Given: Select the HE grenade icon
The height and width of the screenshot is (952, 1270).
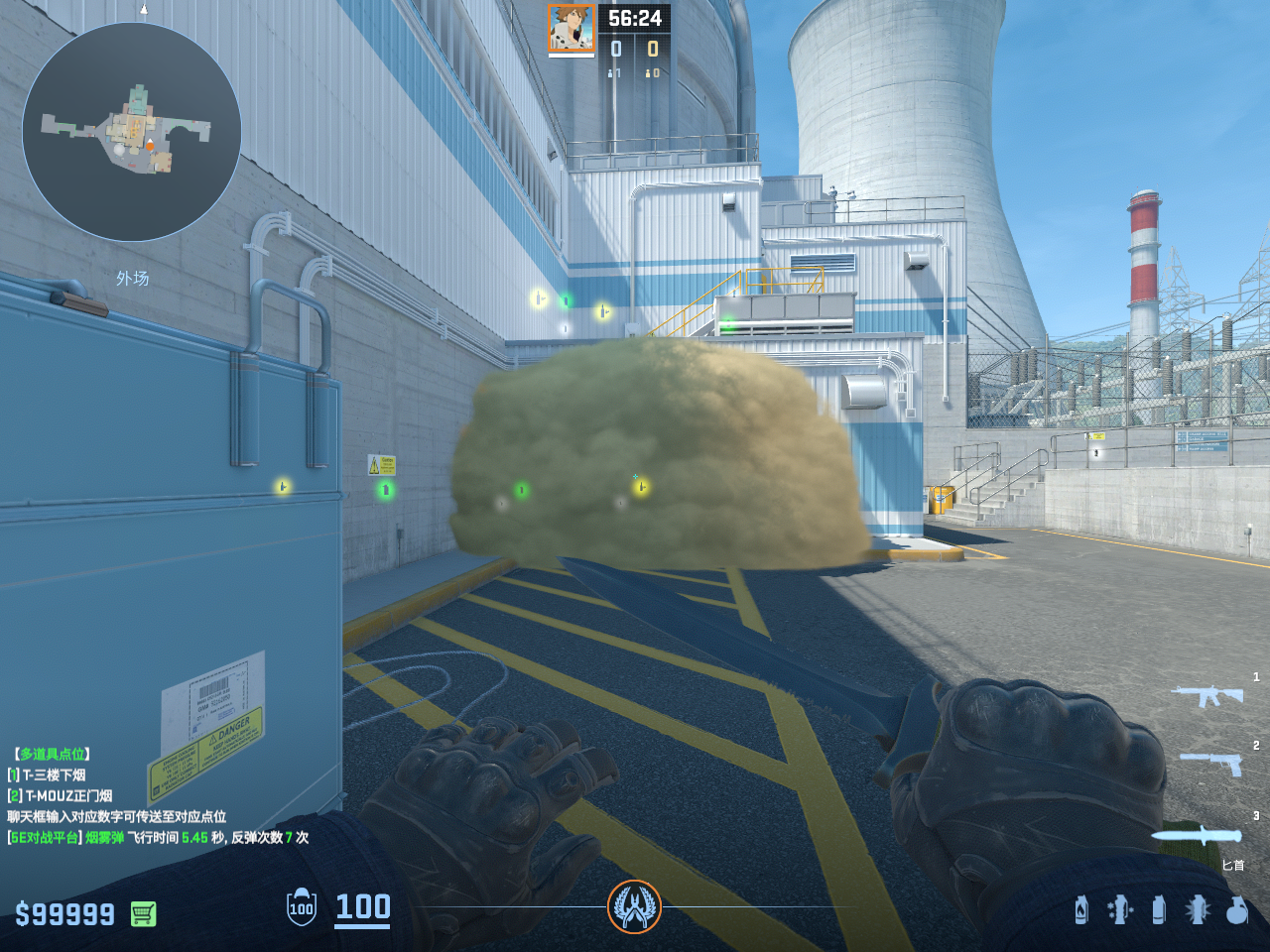Looking at the screenshot, I should 1236,909.
